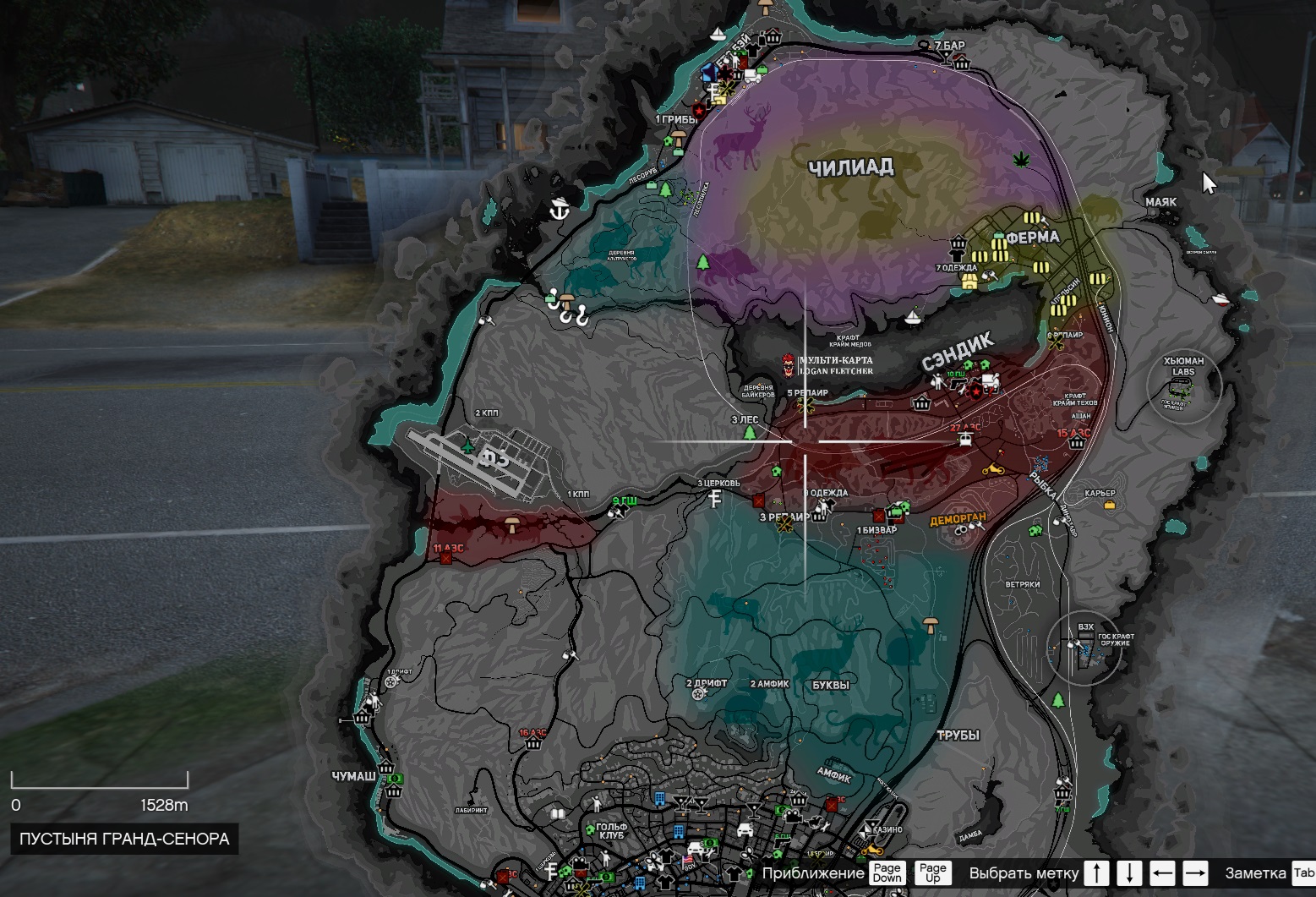
Task: Select the 3 ЛЕС green tree marker
Action: (x=749, y=433)
